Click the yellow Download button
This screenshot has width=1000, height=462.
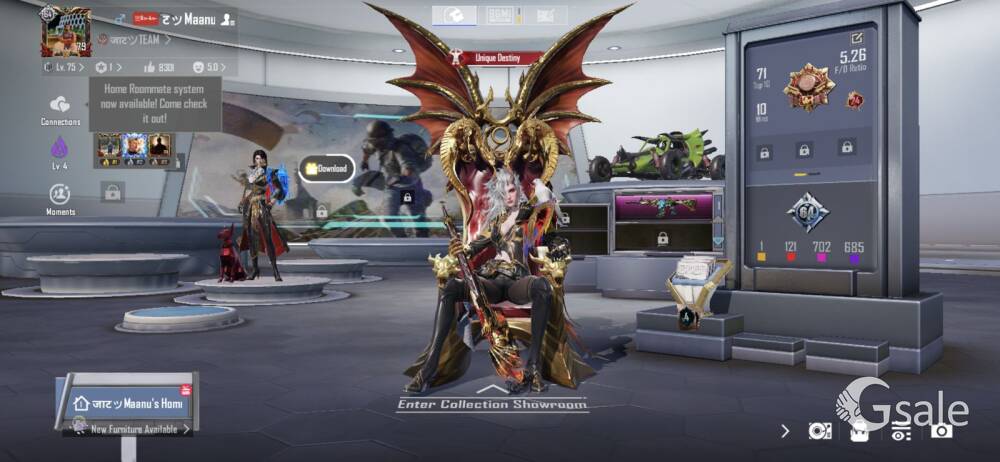coord(327,168)
